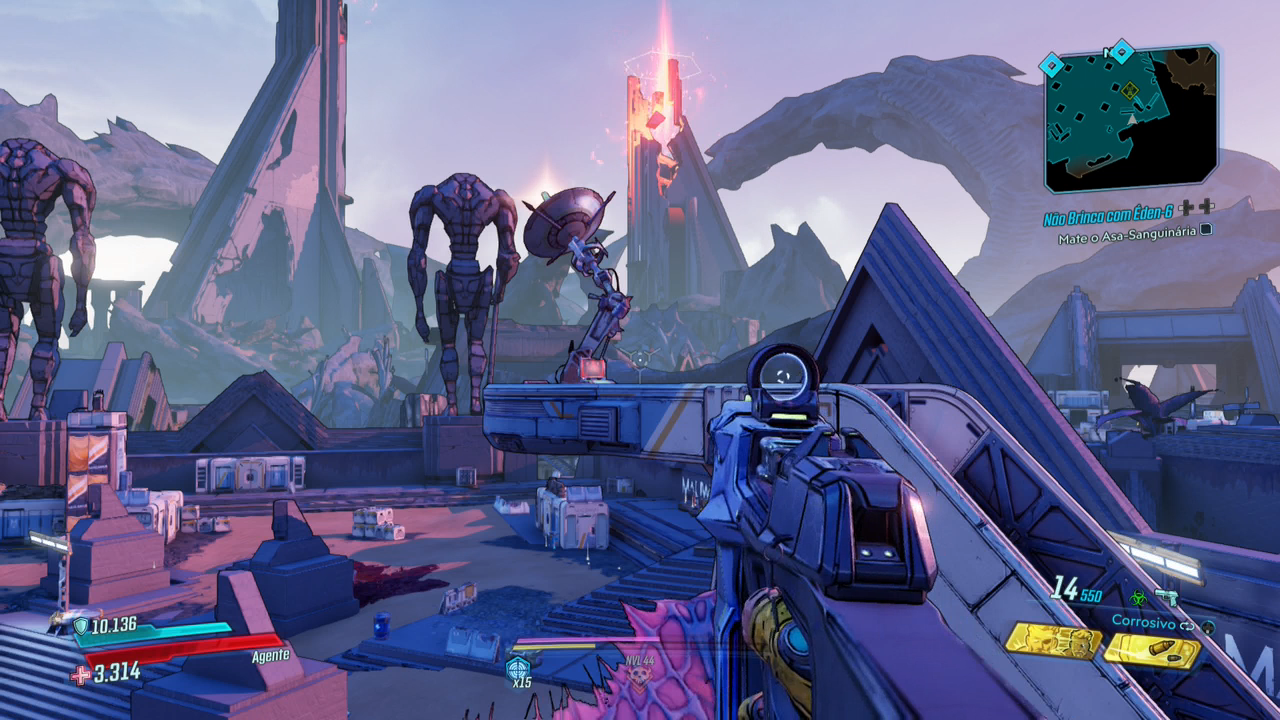Screen dimensions: 1280x720
Task: Select the golden bullet ammo card
Action: click(1152, 651)
